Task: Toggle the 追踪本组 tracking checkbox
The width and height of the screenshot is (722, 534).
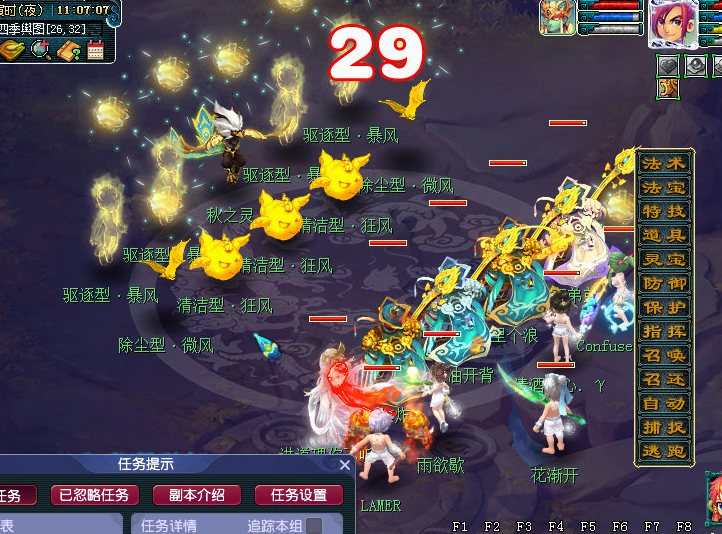Action: click(x=314, y=526)
